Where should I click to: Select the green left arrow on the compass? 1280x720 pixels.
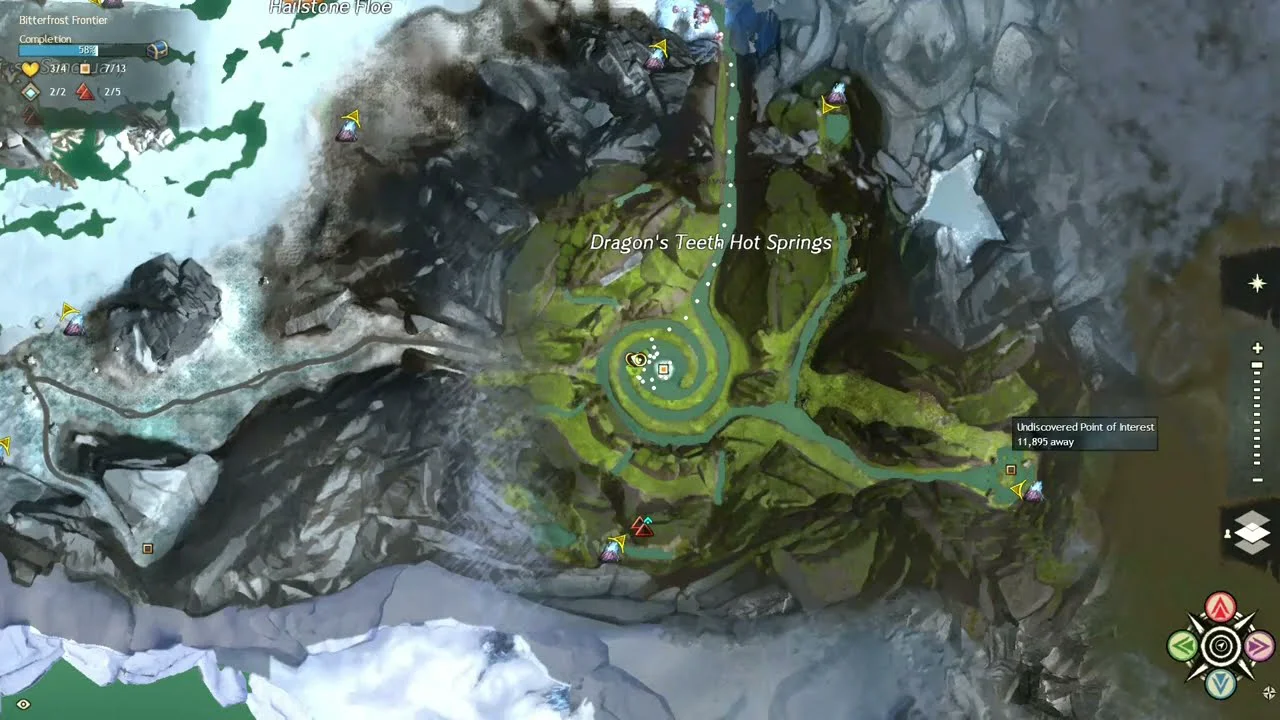pyautogui.click(x=1183, y=646)
